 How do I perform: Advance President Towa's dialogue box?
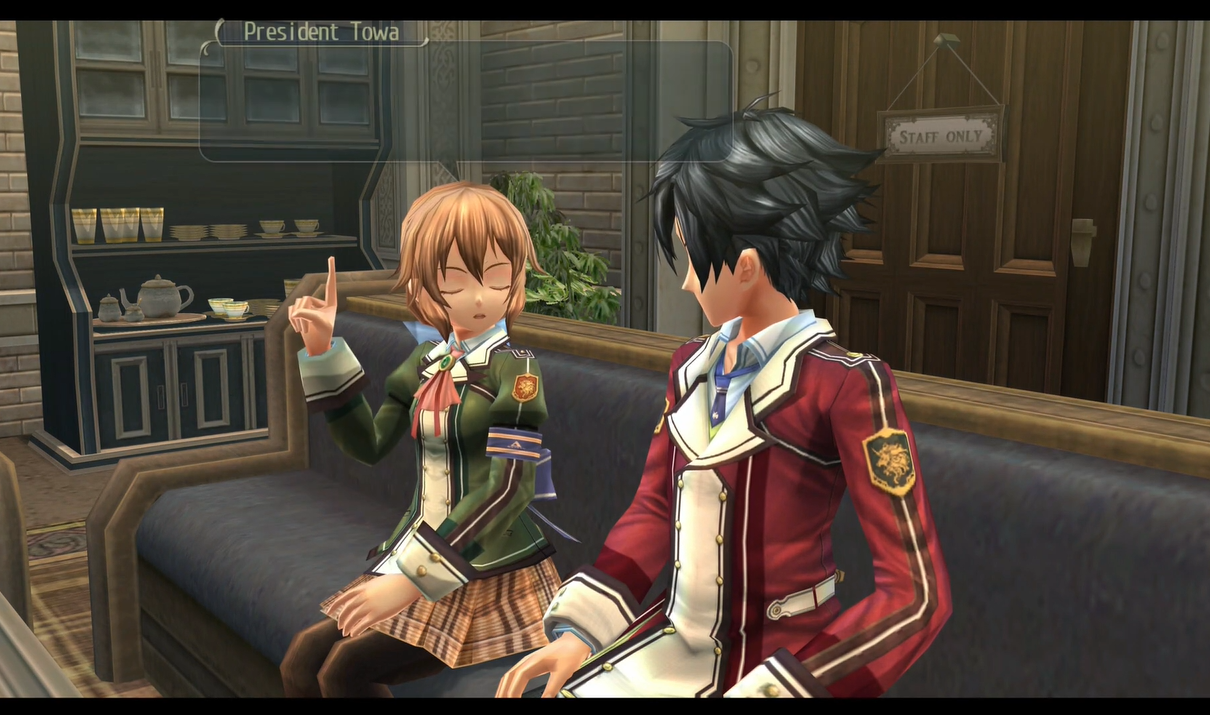(x=465, y=101)
